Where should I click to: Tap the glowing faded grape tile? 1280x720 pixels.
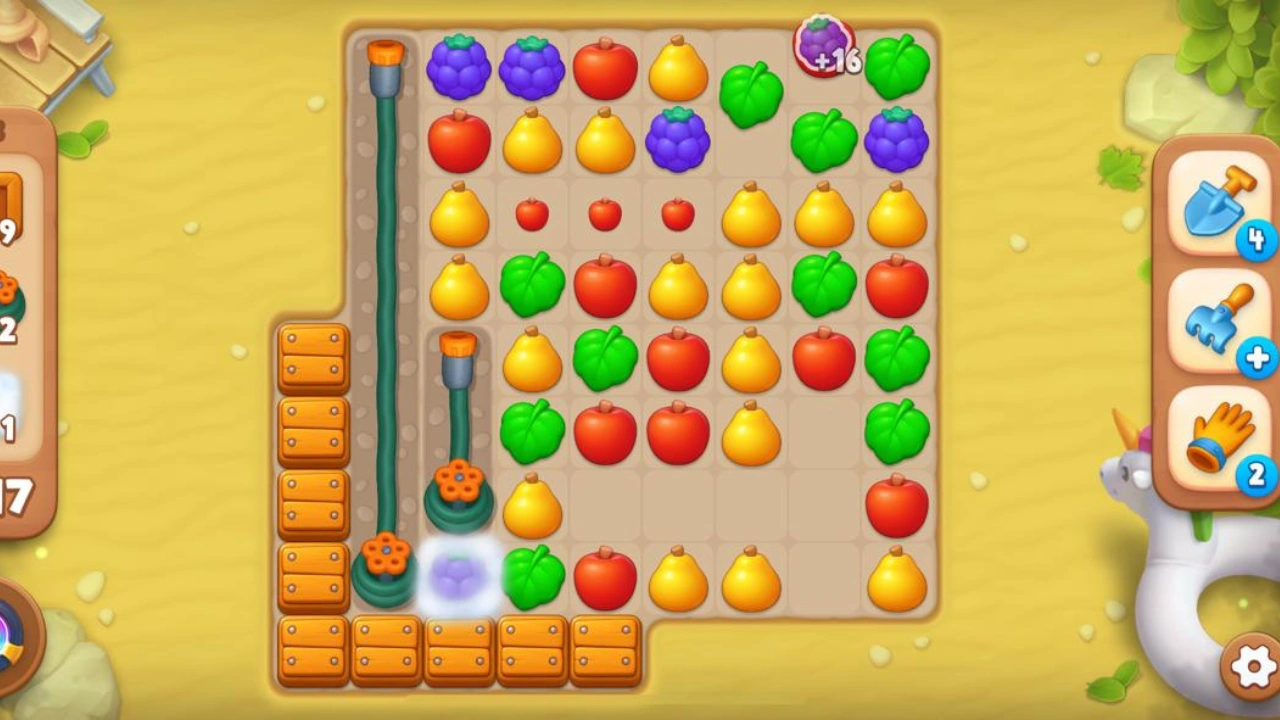pos(459,578)
